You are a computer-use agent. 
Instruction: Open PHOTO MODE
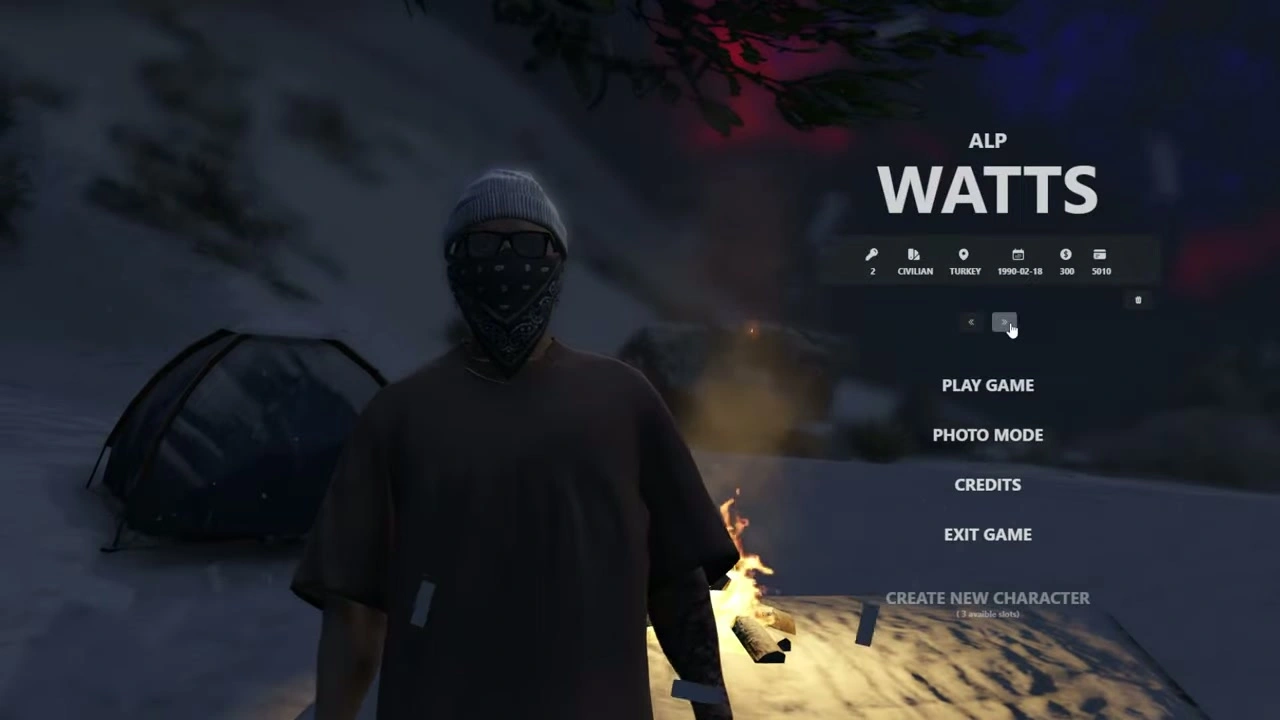[x=987, y=435]
